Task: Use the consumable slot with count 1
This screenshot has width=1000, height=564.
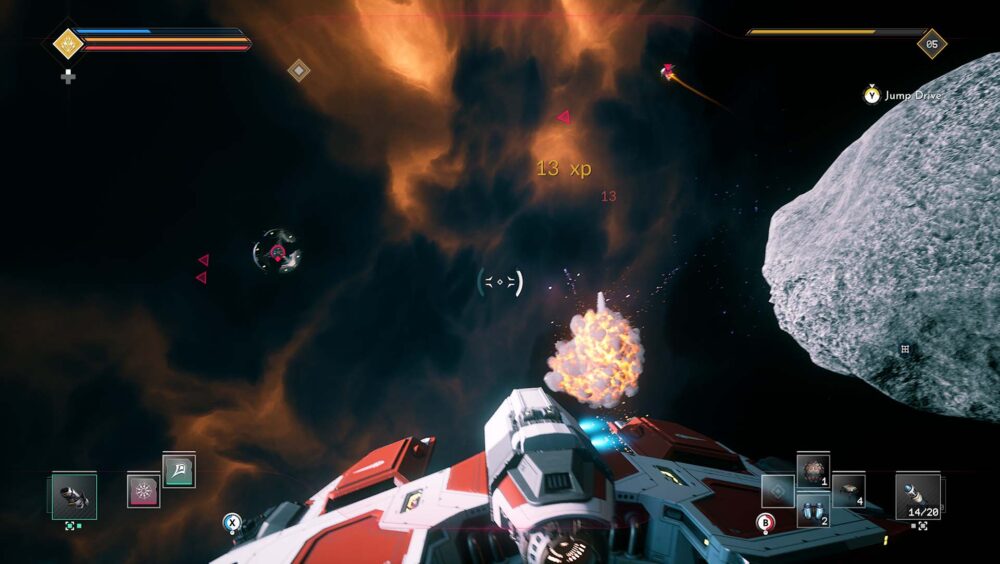Action: coord(812,471)
